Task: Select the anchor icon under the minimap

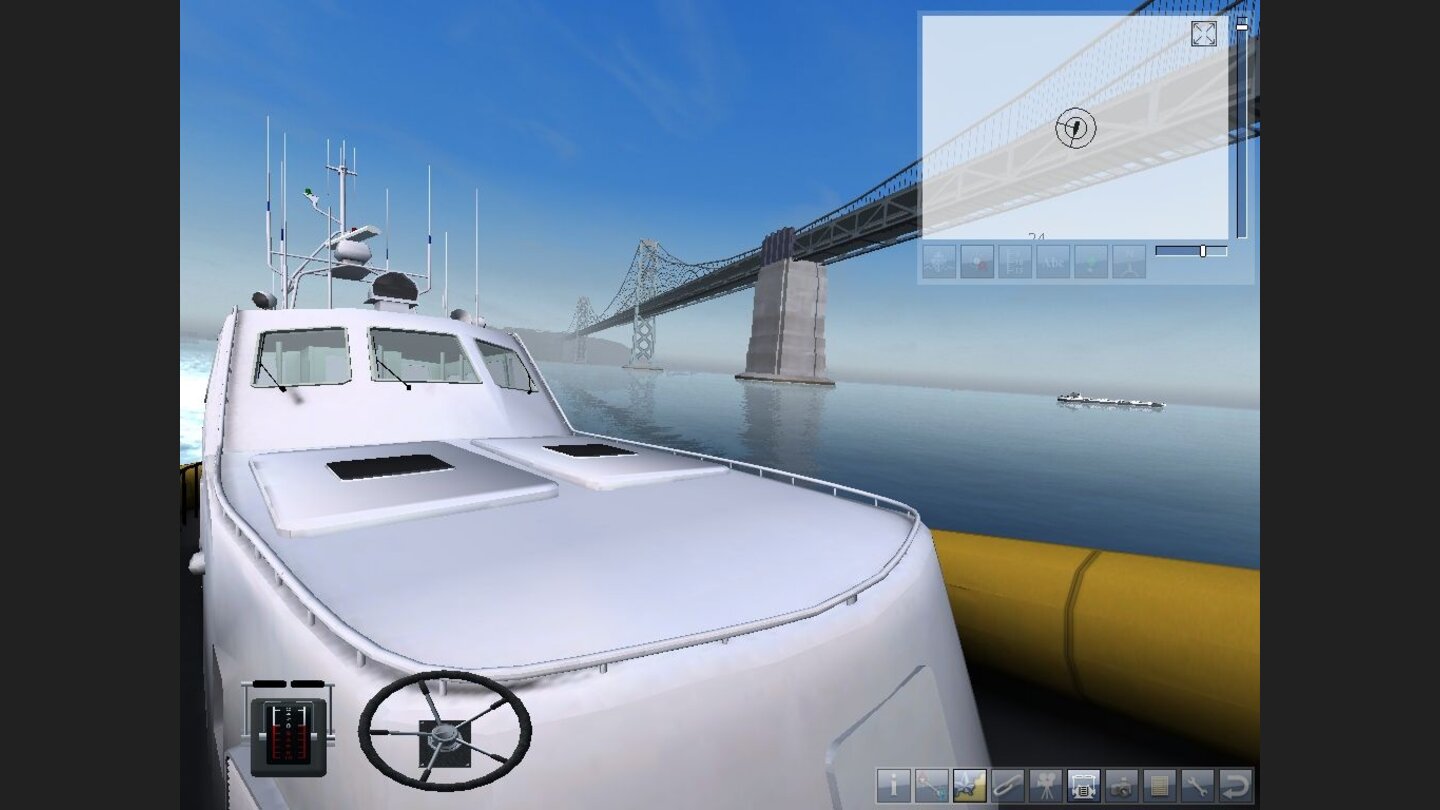Action: point(938,262)
